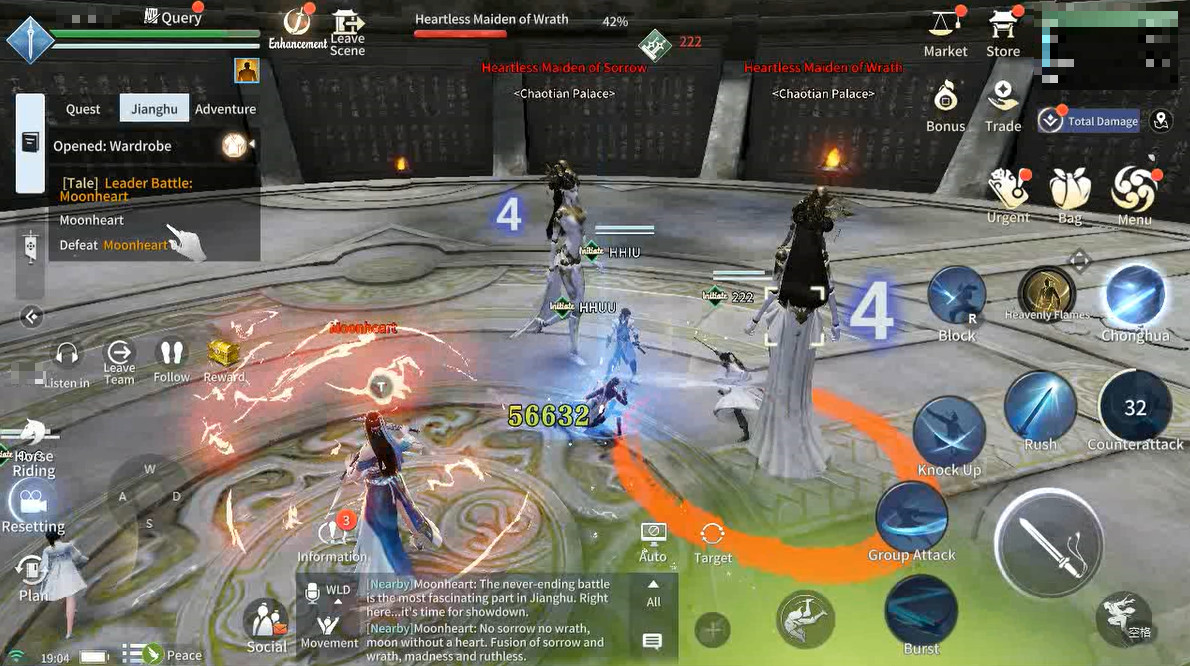Activate the Rush skill

(1040, 406)
